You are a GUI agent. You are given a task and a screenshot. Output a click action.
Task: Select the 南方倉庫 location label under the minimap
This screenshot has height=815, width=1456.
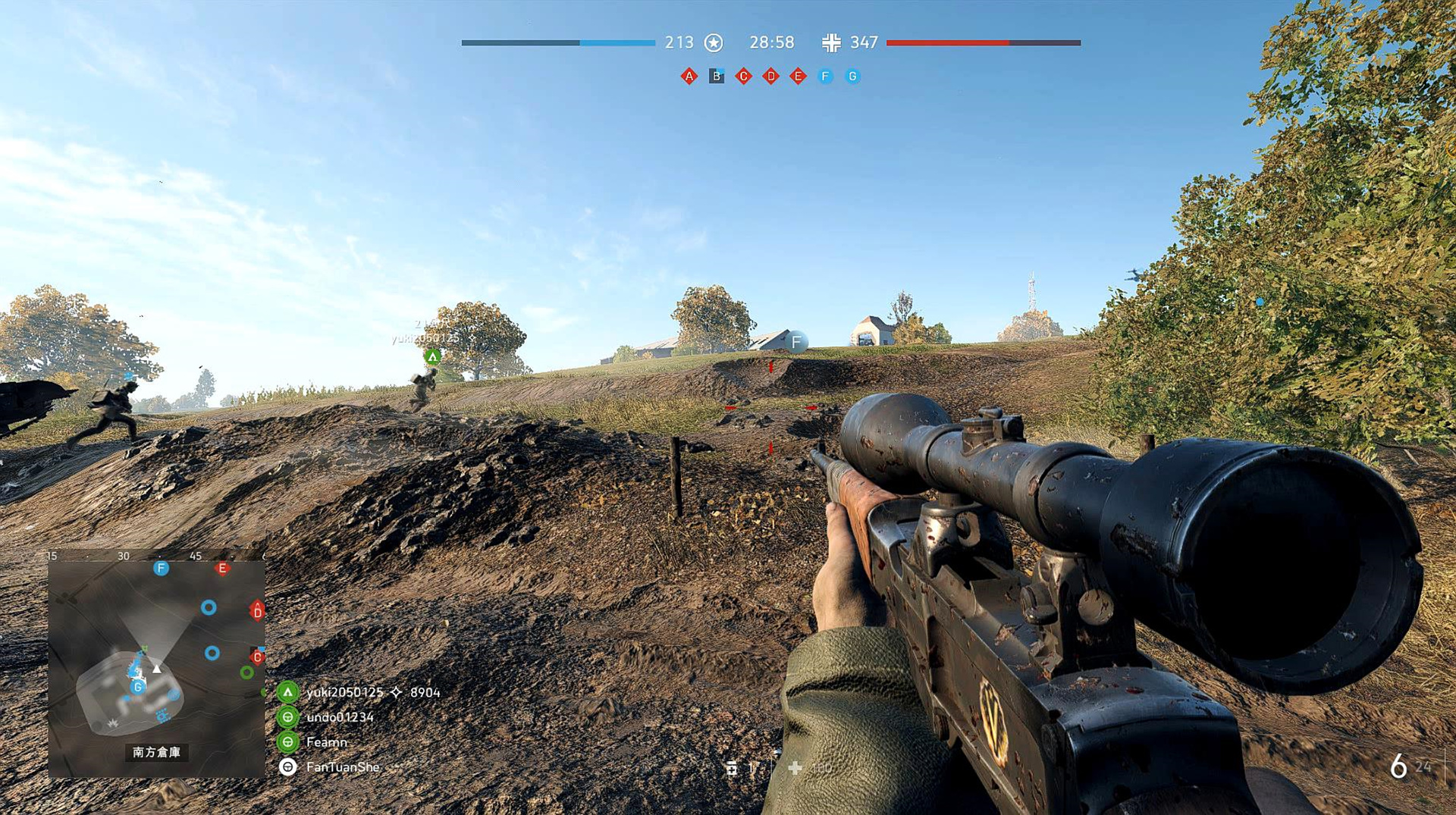coord(156,752)
